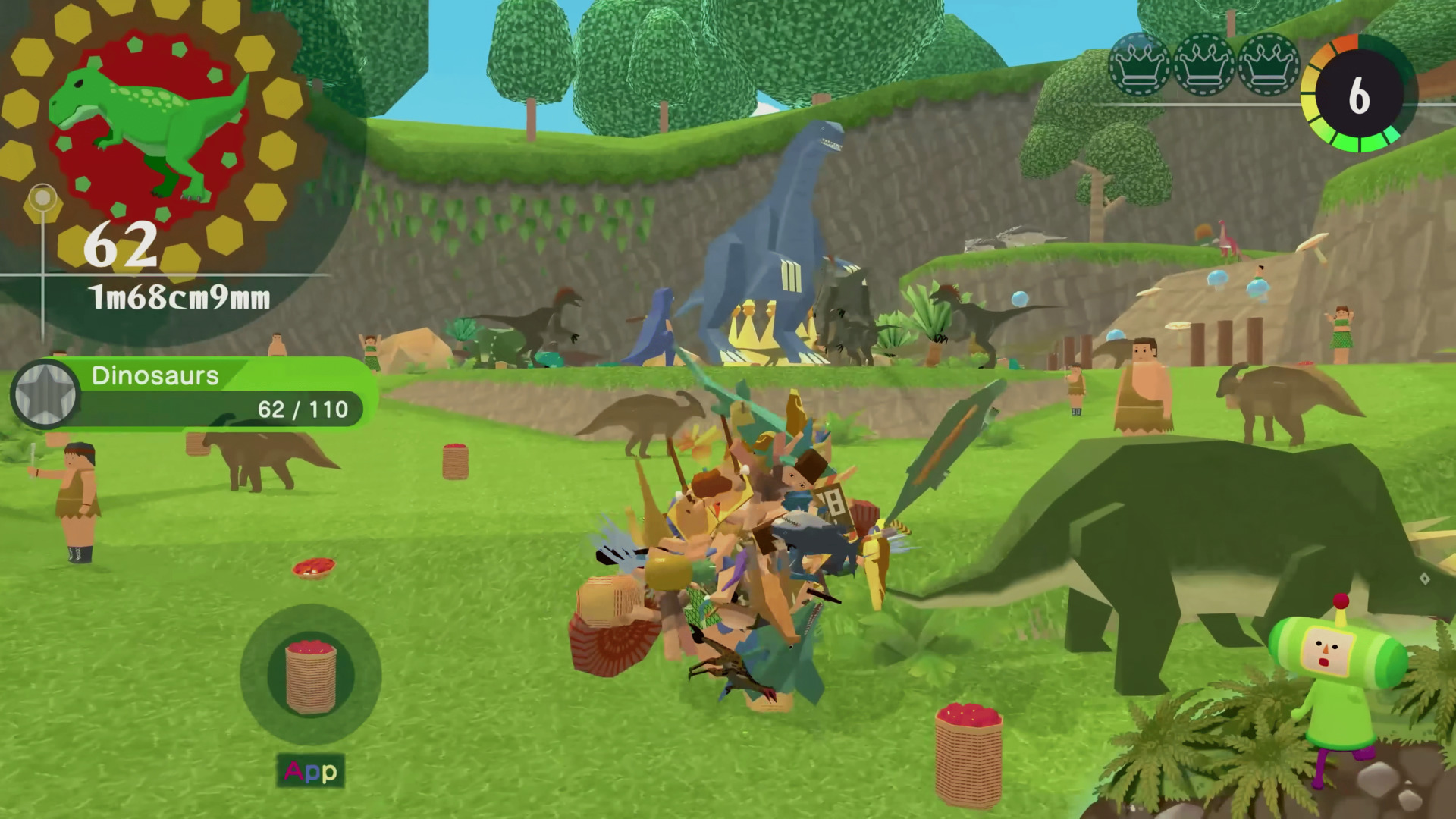Click the fruit basket item bubble
This screenshot has width=1456, height=819.
tap(311, 674)
